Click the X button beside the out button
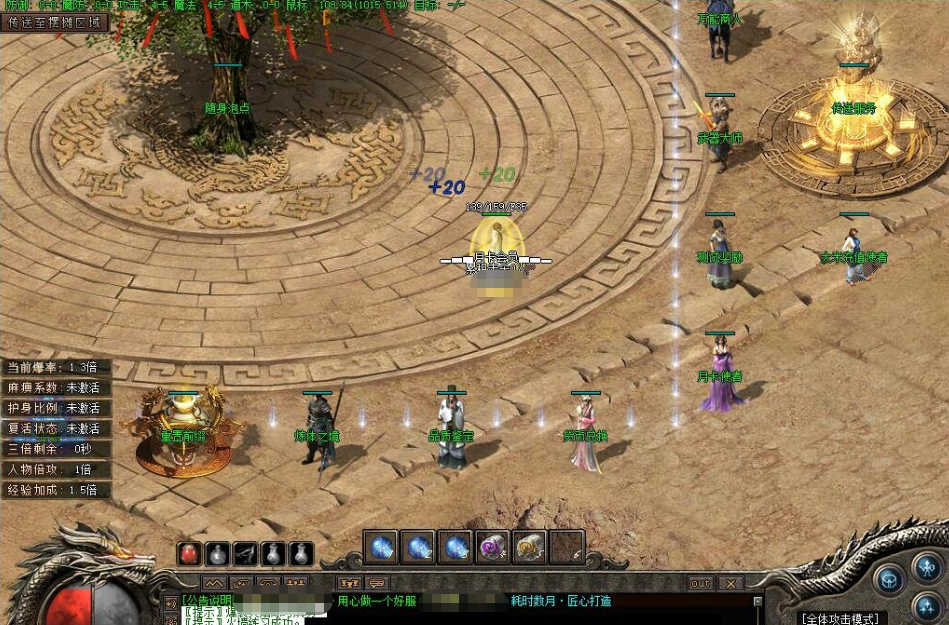This screenshot has height=625, width=949. (731, 583)
